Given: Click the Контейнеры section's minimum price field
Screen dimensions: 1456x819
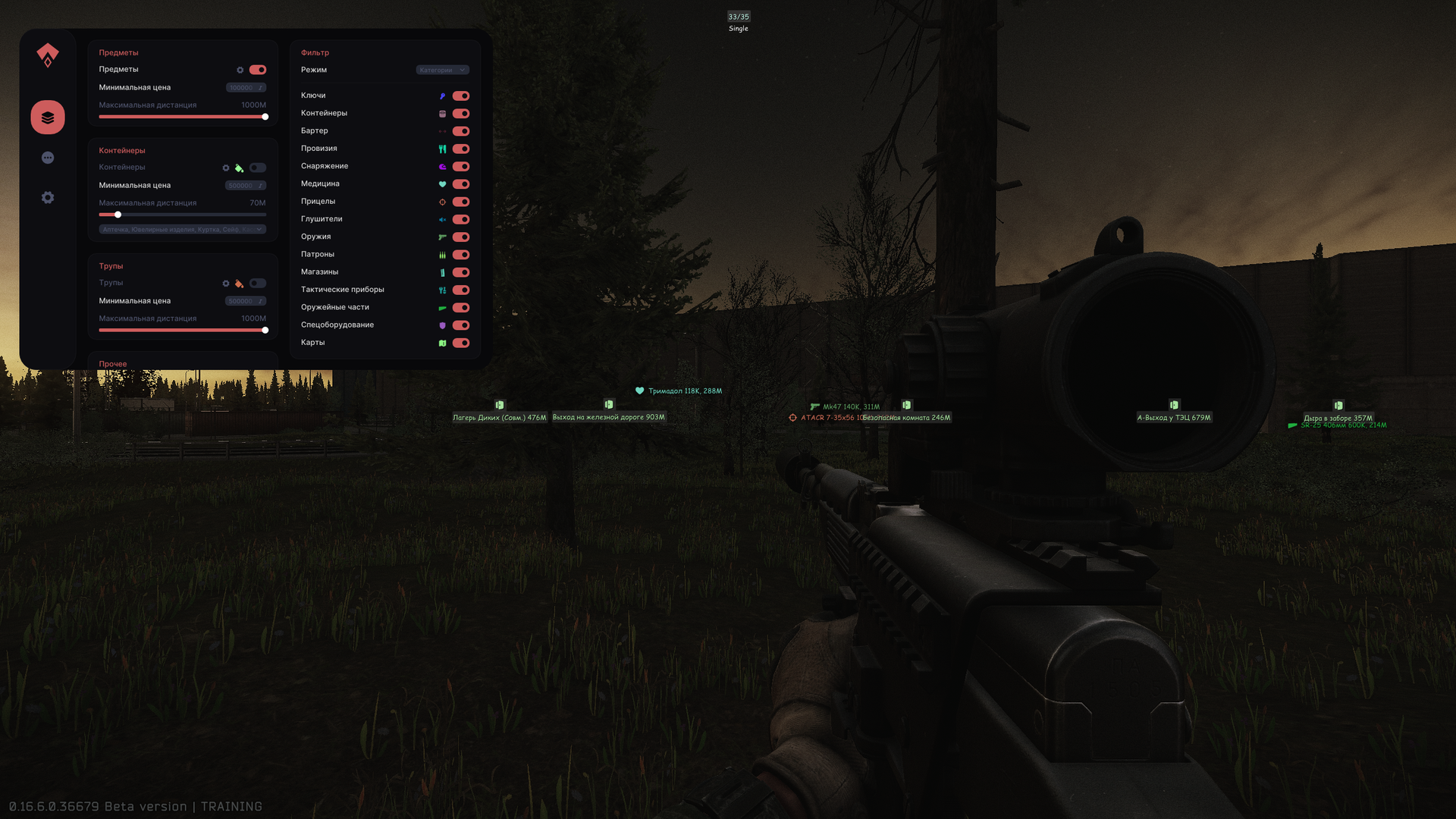Looking at the screenshot, I should point(245,186).
